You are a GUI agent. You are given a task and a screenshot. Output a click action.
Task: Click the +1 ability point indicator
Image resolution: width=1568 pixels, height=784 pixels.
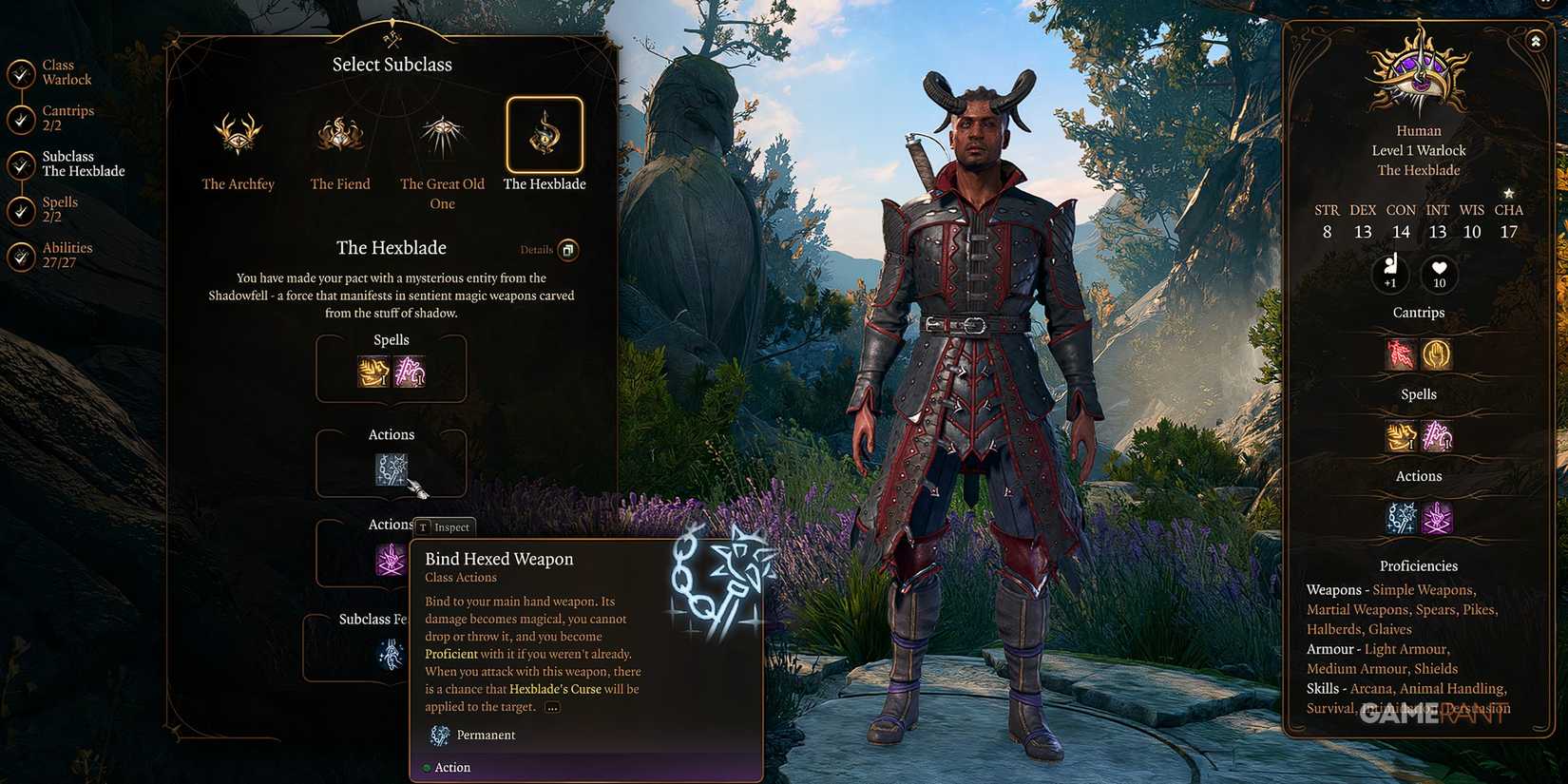[x=1390, y=276]
